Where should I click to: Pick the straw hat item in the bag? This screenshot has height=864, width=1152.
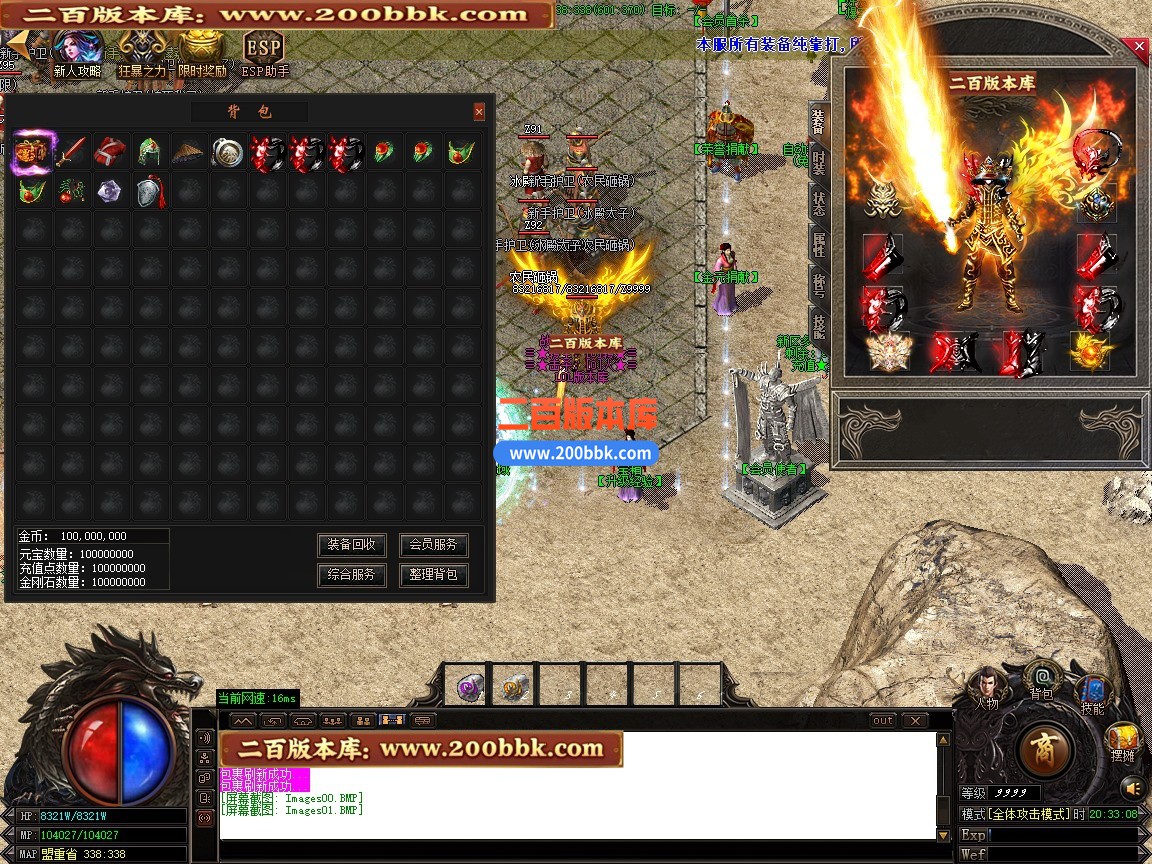[188, 152]
